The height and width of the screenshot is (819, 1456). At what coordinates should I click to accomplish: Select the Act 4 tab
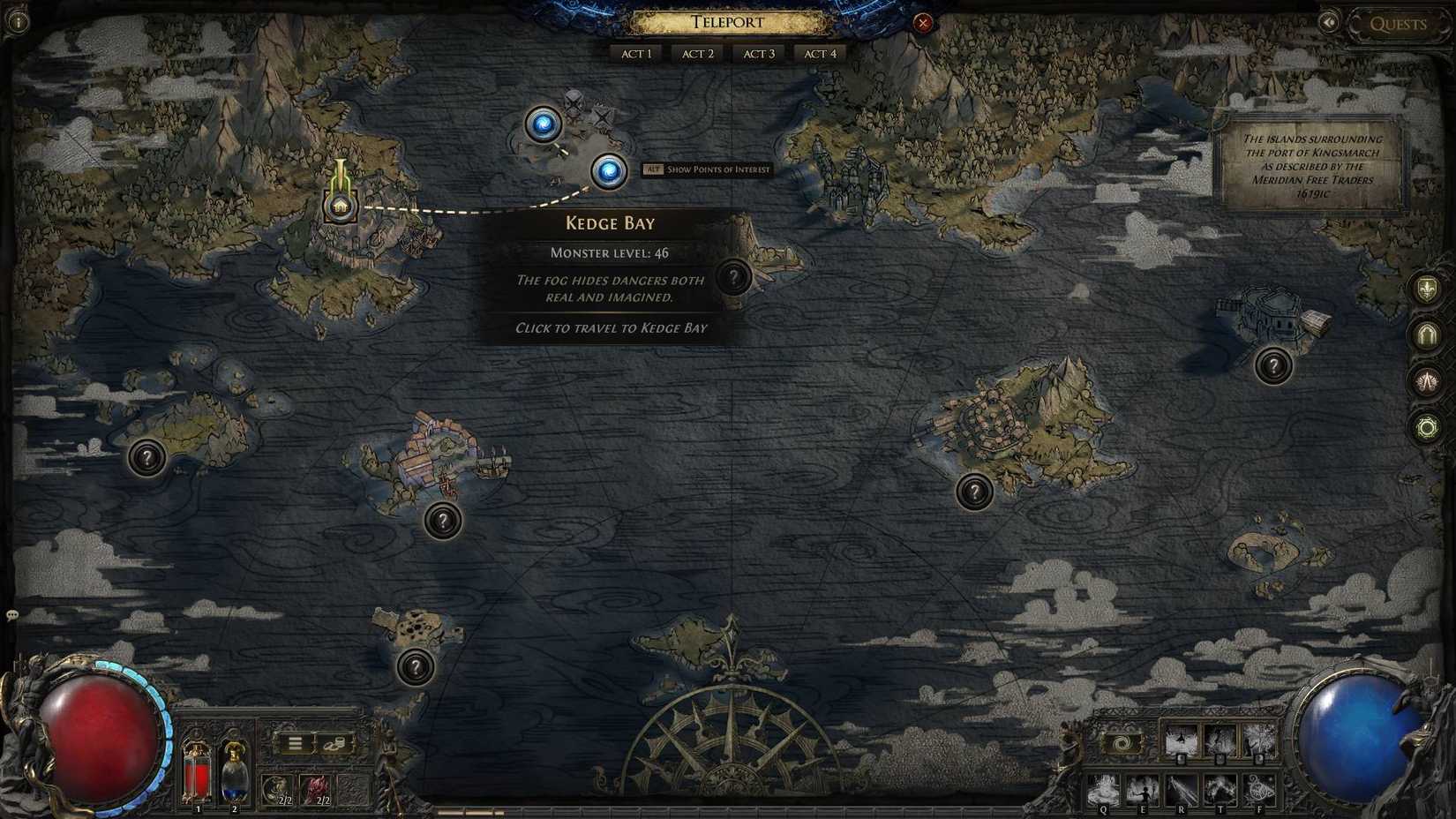pos(820,53)
